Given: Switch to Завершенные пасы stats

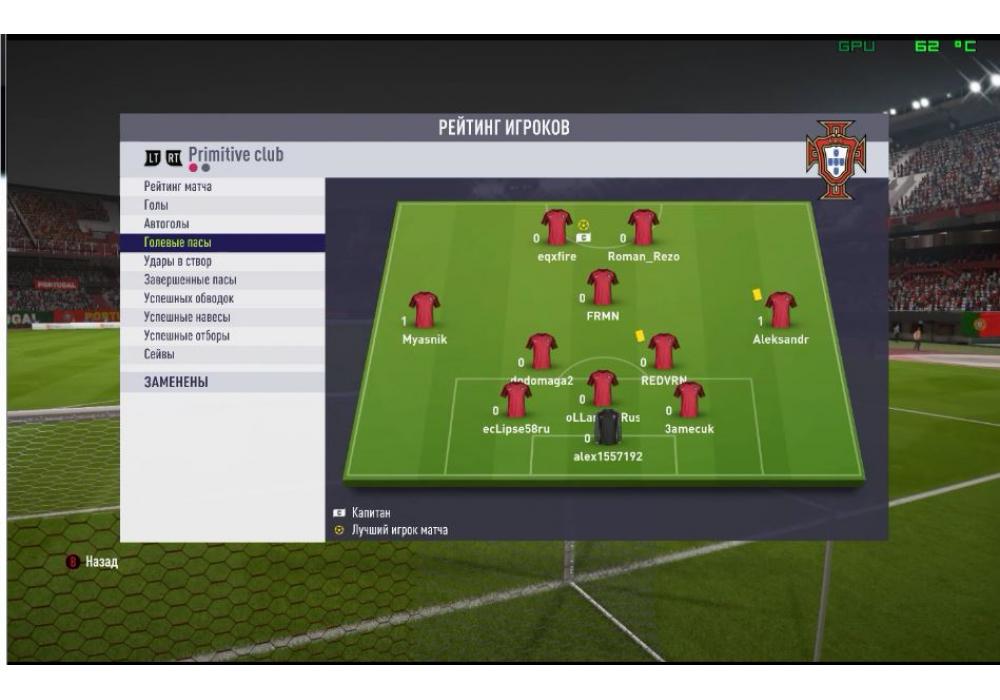Looking at the screenshot, I should (x=190, y=280).
